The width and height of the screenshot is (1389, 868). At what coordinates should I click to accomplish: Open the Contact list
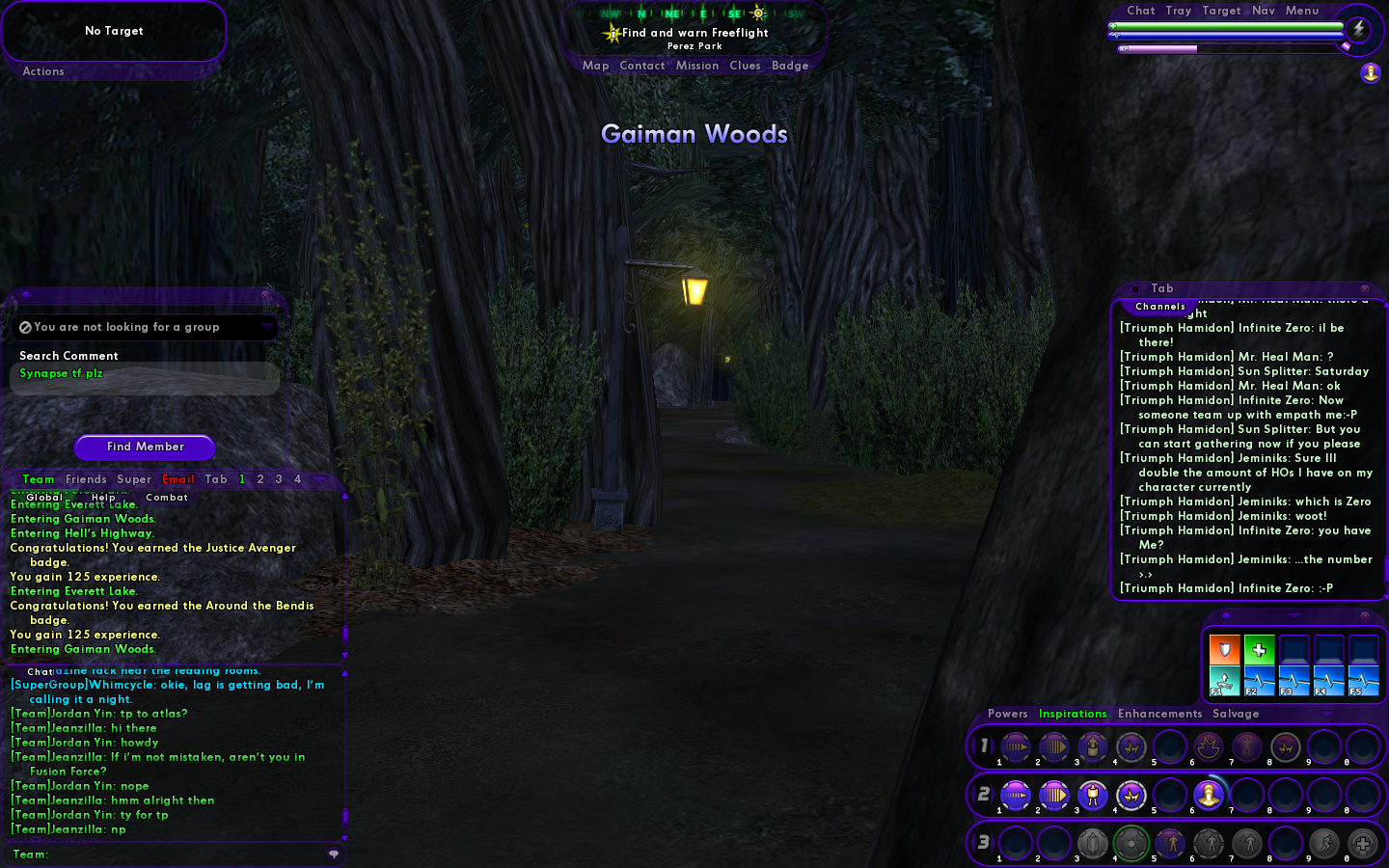coord(642,66)
